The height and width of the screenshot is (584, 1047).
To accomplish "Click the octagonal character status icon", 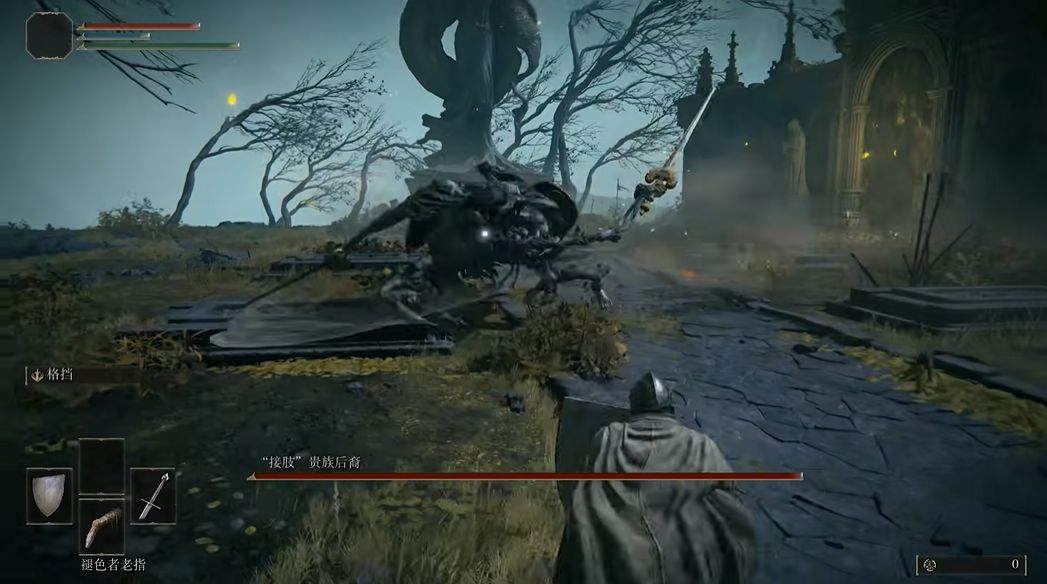I will pos(49,35).
